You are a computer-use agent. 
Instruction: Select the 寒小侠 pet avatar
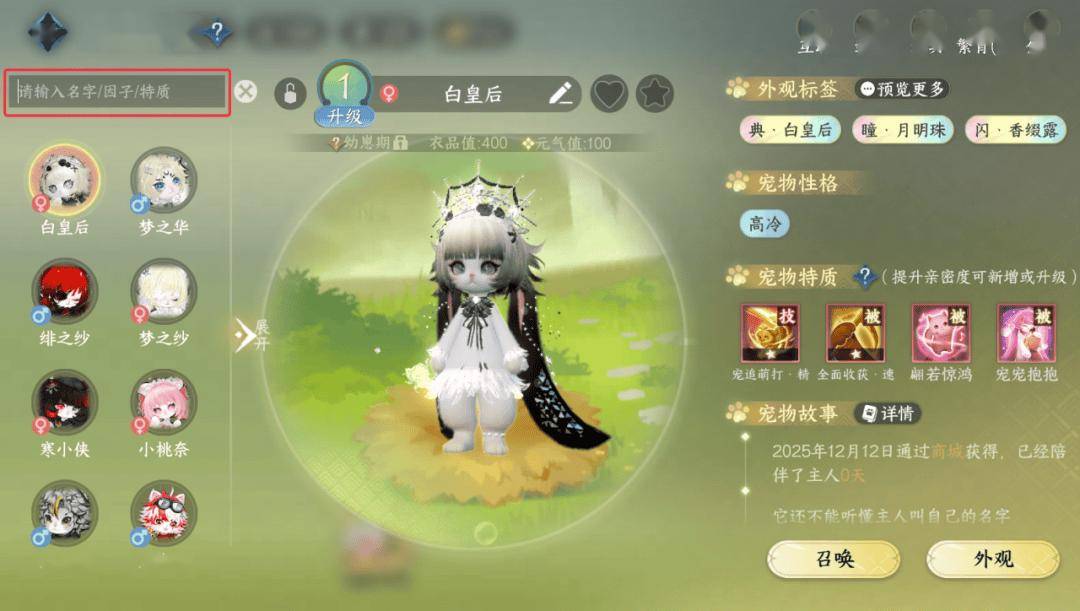tap(64, 402)
